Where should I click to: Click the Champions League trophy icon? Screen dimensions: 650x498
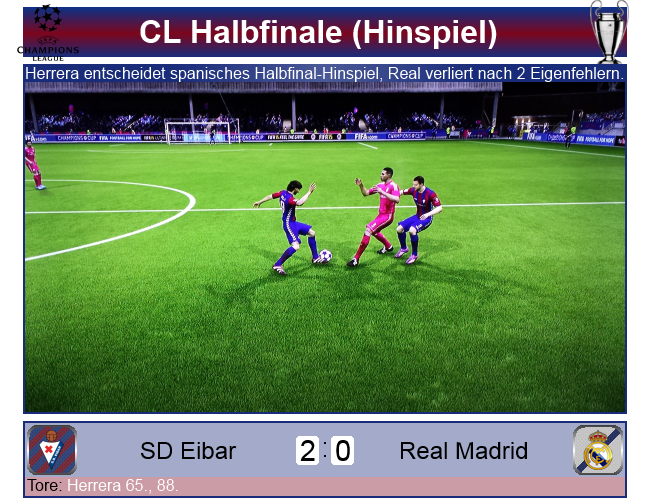click(x=608, y=31)
